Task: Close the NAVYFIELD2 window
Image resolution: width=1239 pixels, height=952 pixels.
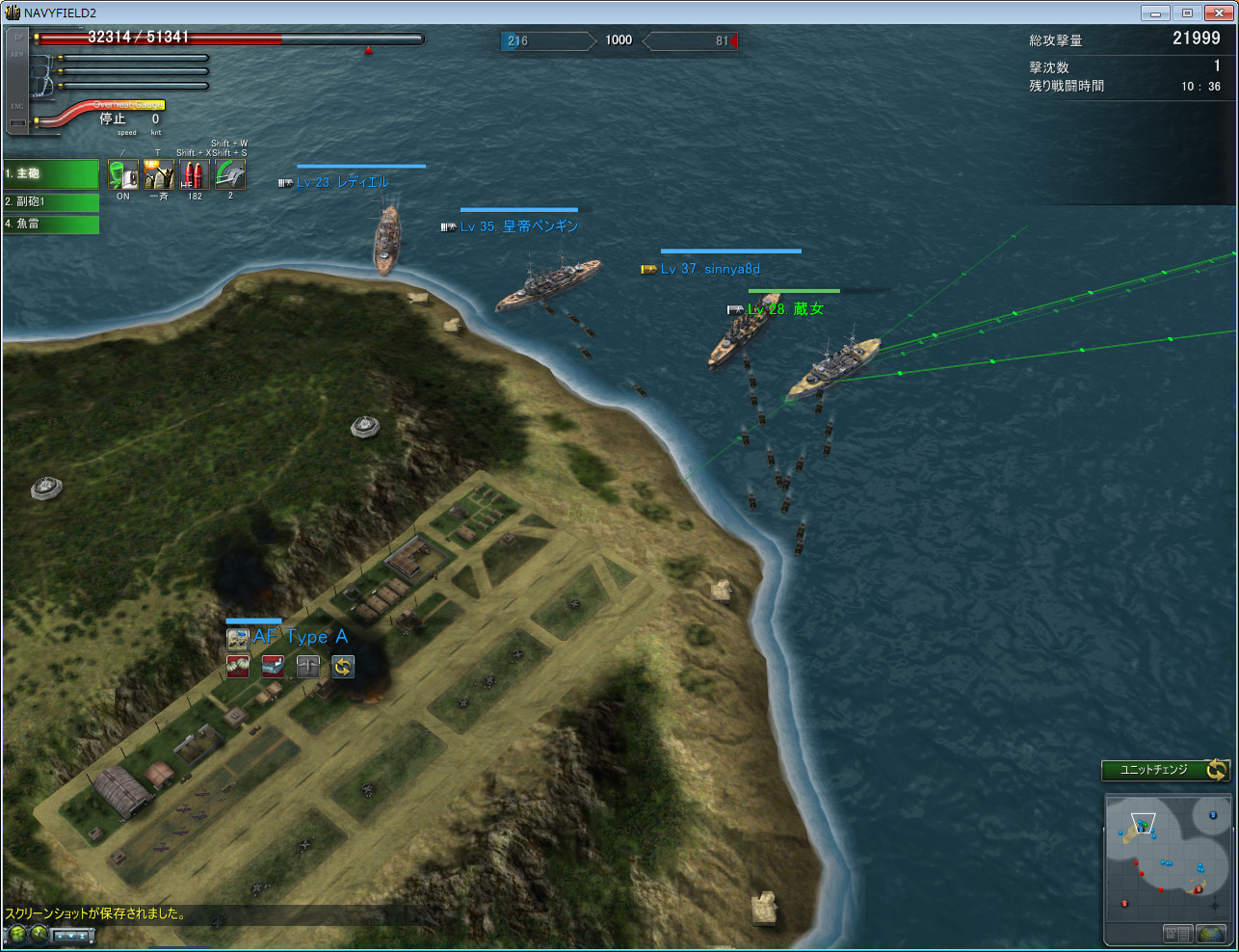Action: point(1219,13)
